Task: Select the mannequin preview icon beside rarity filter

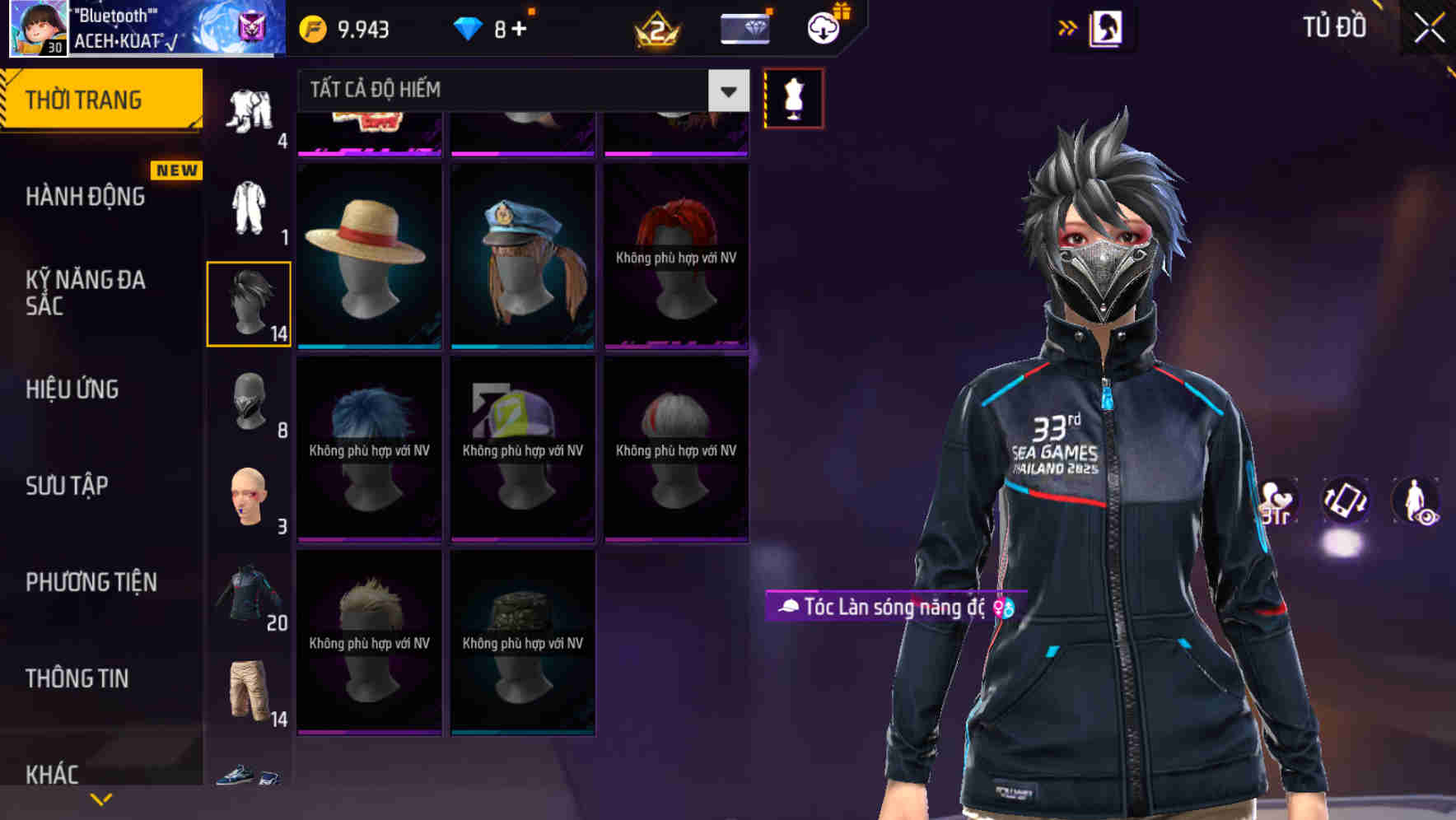Action: click(x=793, y=97)
